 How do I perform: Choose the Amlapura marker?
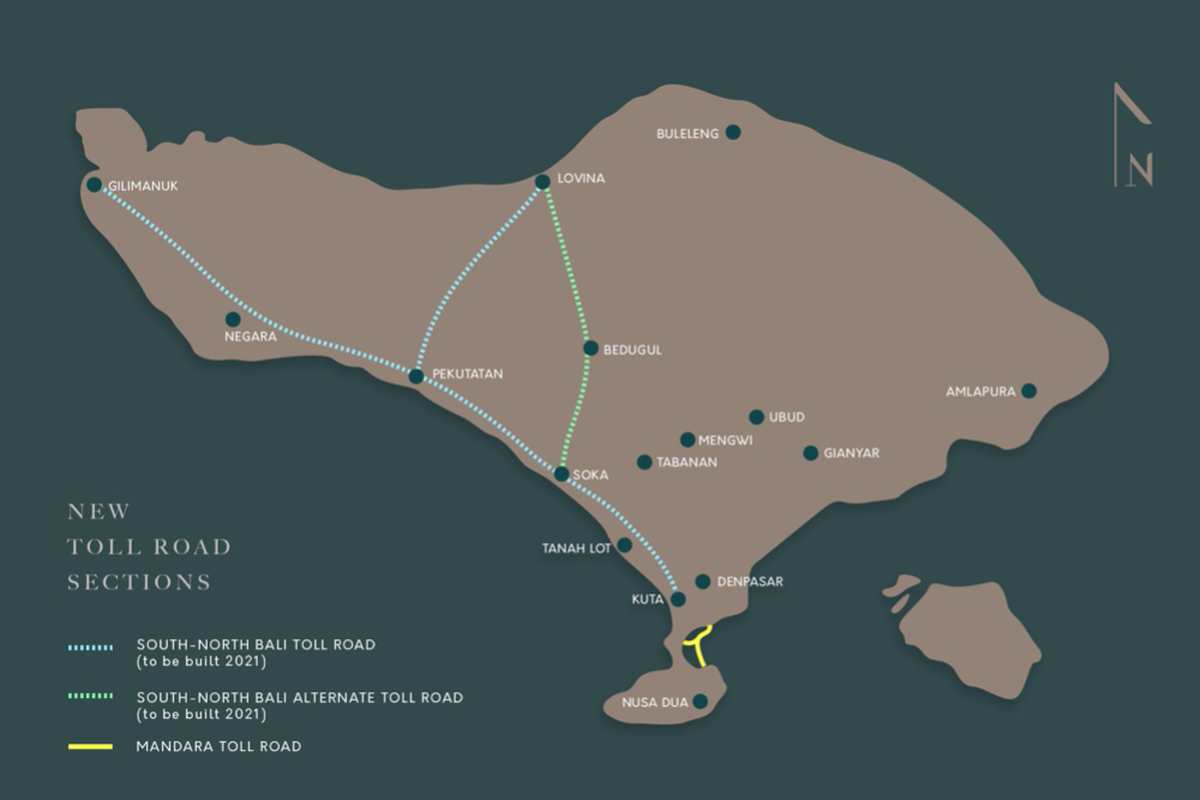(1028, 391)
